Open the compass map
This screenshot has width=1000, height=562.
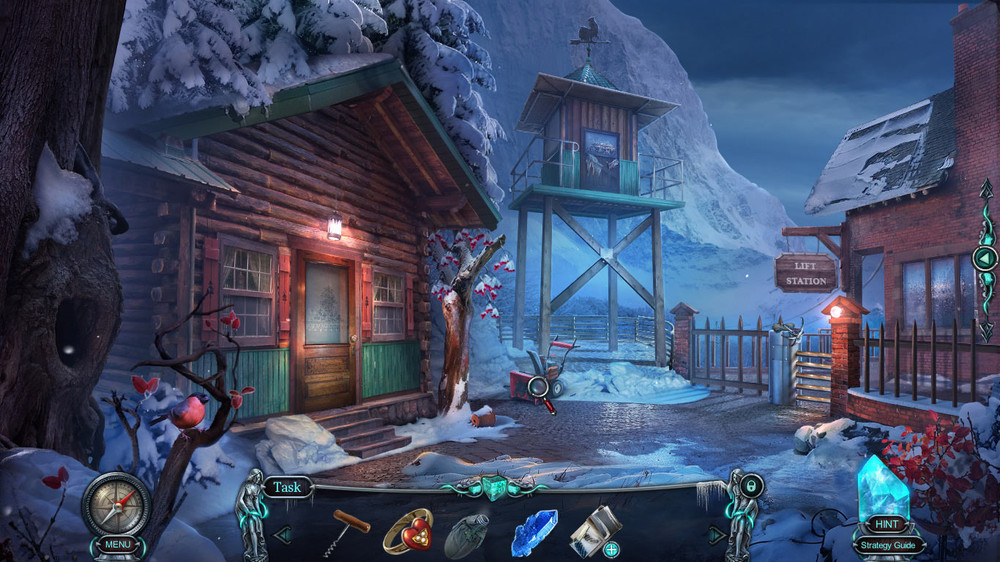pos(116,503)
